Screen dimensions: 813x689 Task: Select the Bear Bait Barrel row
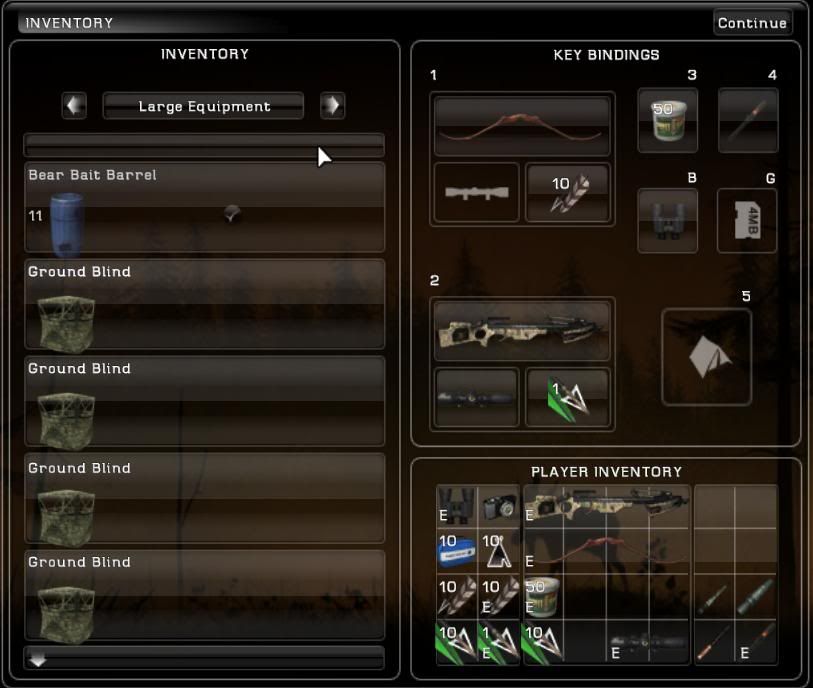[x=204, y=208]
